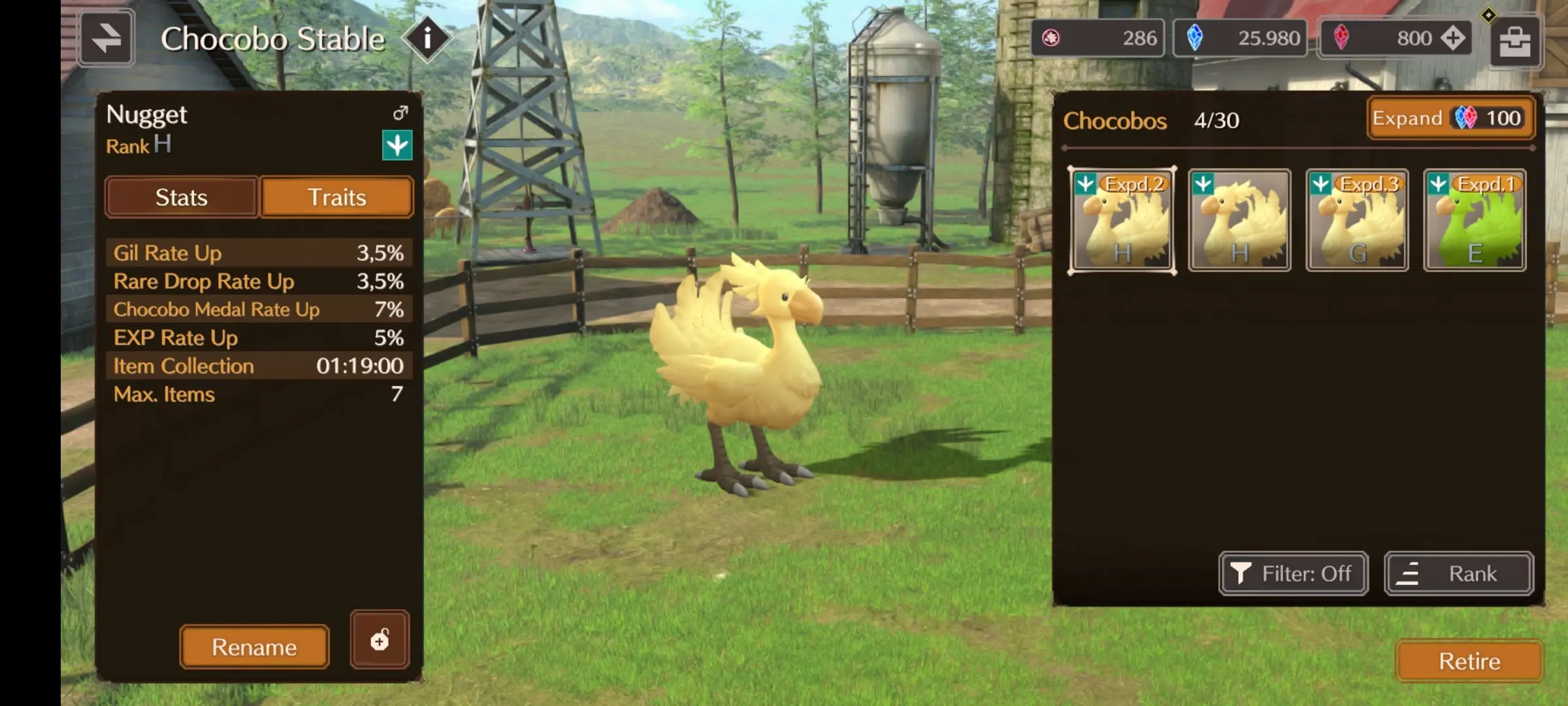
Task: Expand chocobo stable capacity for 100
Action: tap(1450, 118)
